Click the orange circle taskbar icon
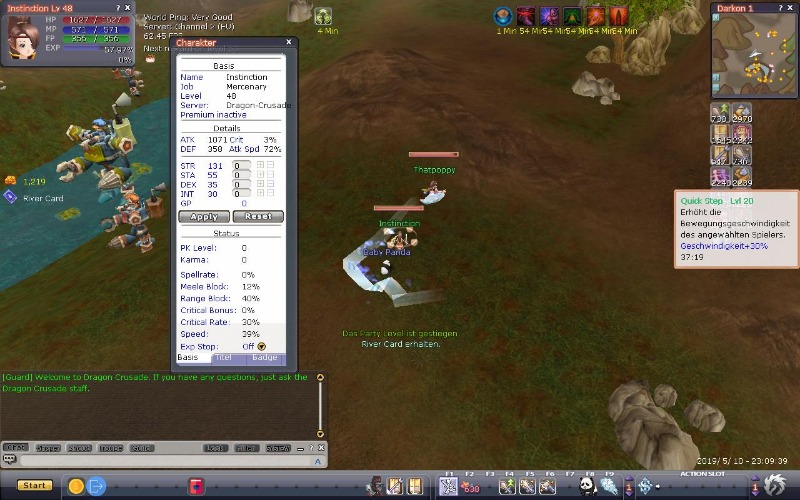800x500 pixels. 75,486
